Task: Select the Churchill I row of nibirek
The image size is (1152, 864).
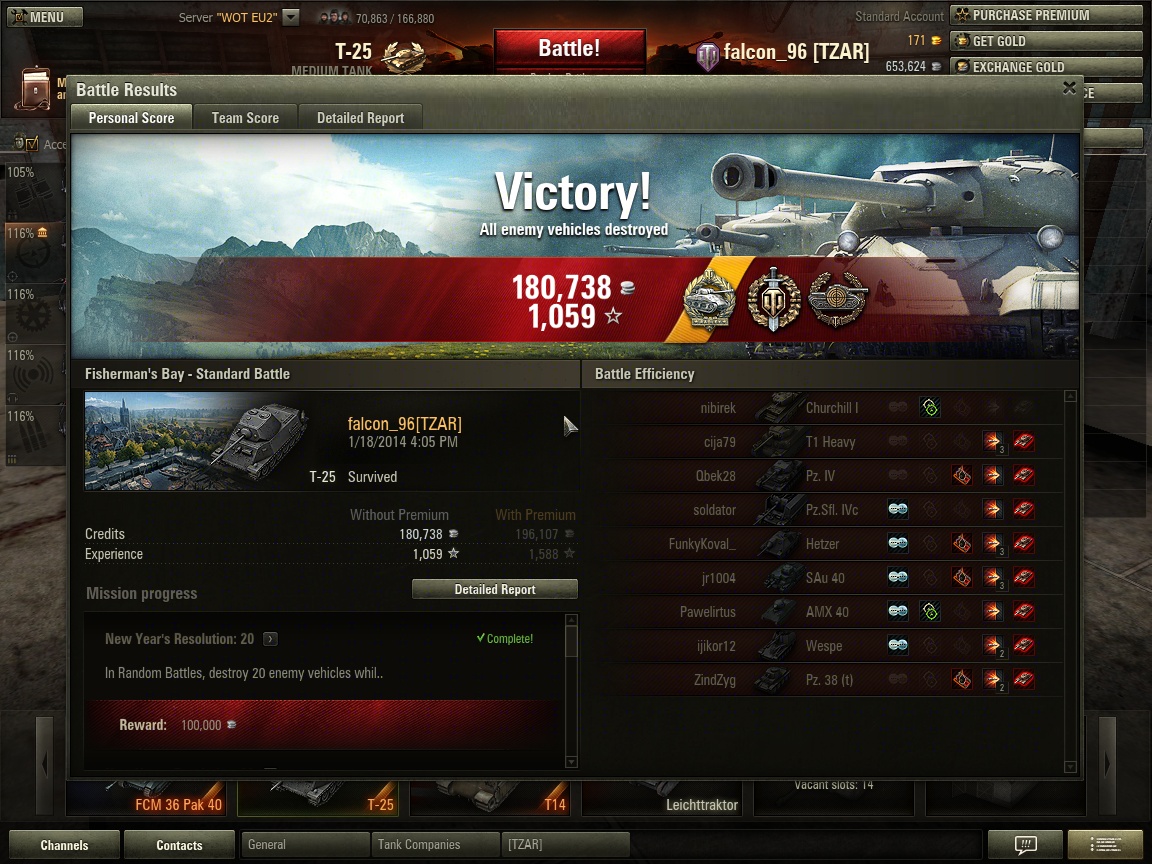Action: click(x=830, y=408)
